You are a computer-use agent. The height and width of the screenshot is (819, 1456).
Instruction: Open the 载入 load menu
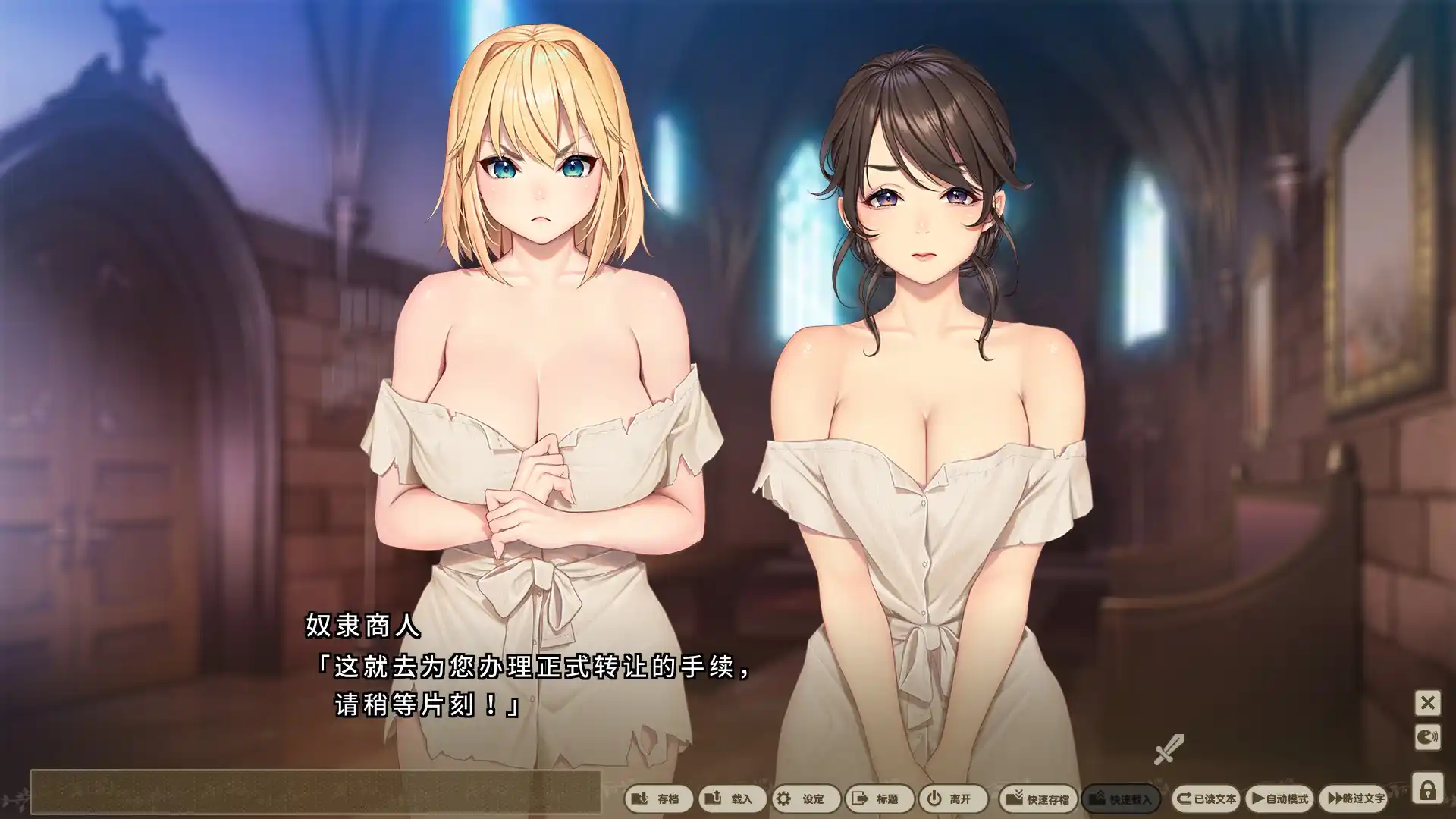pos(732,799)
